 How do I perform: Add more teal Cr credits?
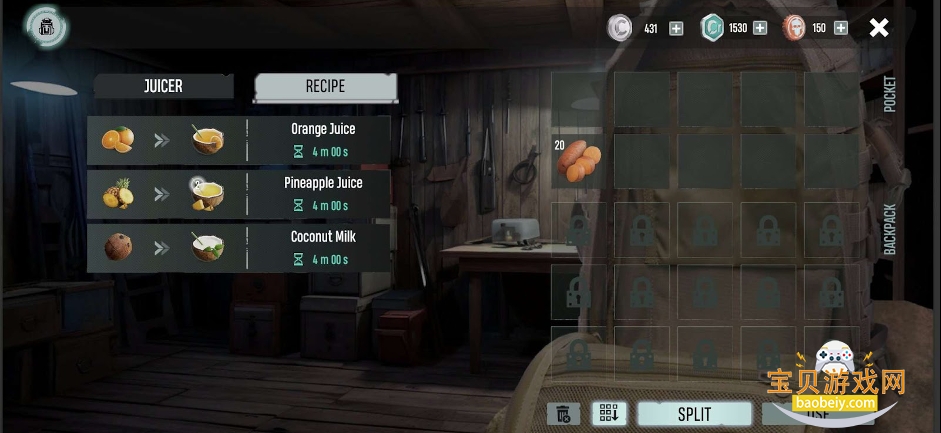coord(760,28)
